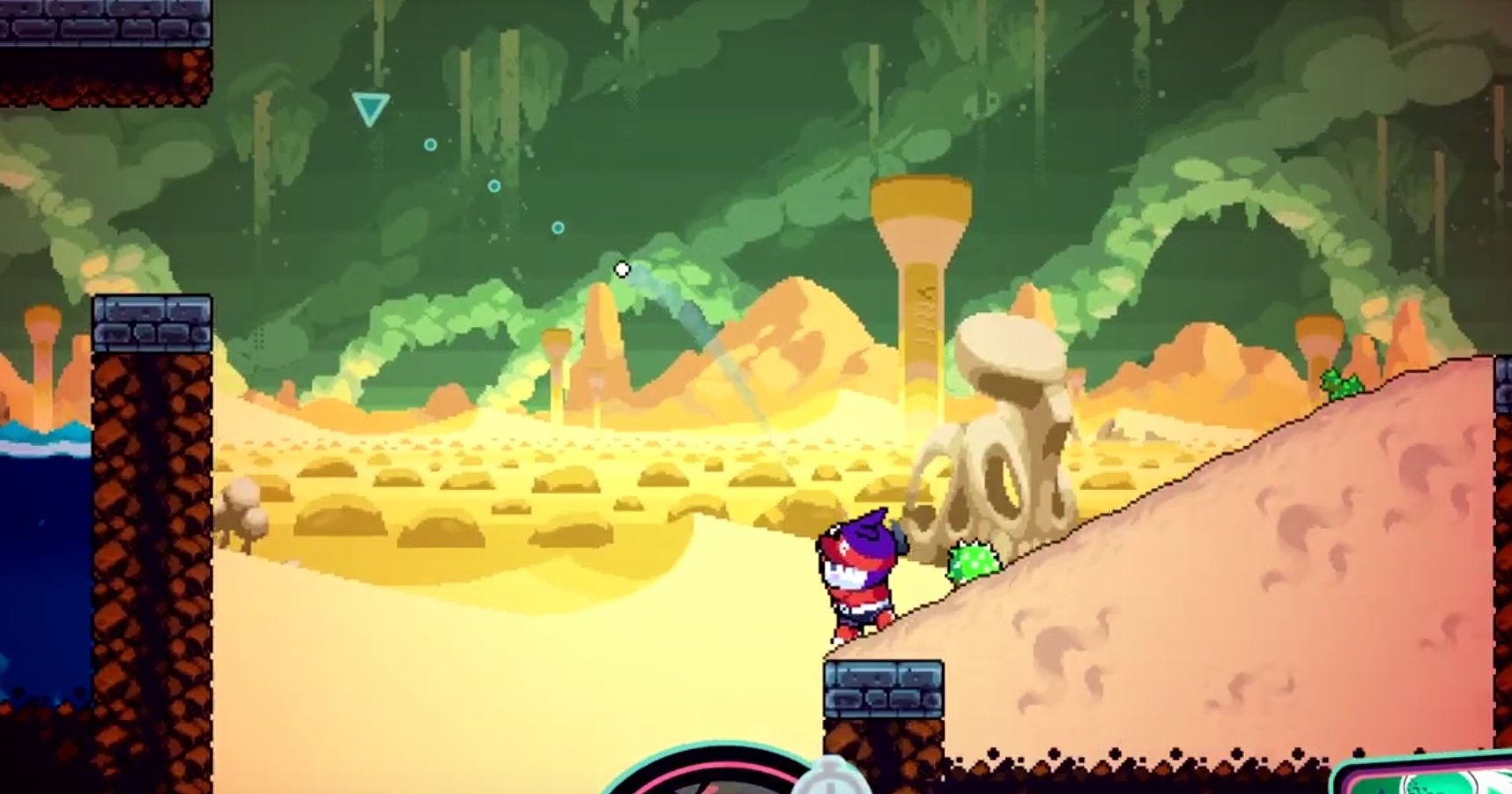Viewport: 1512px width, 794px height.
Task: Select the green card panel in the corner
Action: pos(1429,776)
